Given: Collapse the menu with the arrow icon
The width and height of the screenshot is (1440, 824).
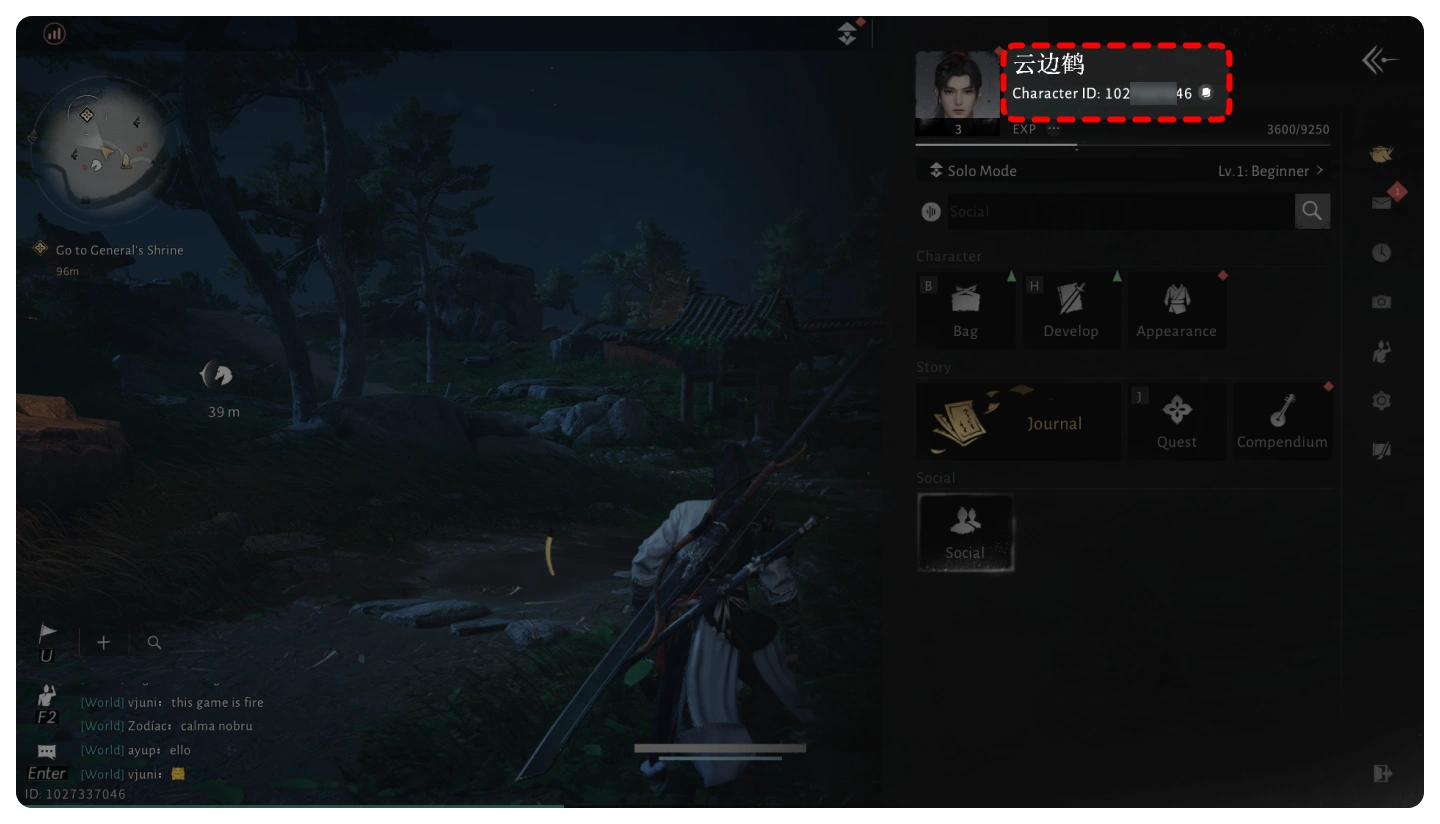Looking at the screenshot, I should [1380, 62].
